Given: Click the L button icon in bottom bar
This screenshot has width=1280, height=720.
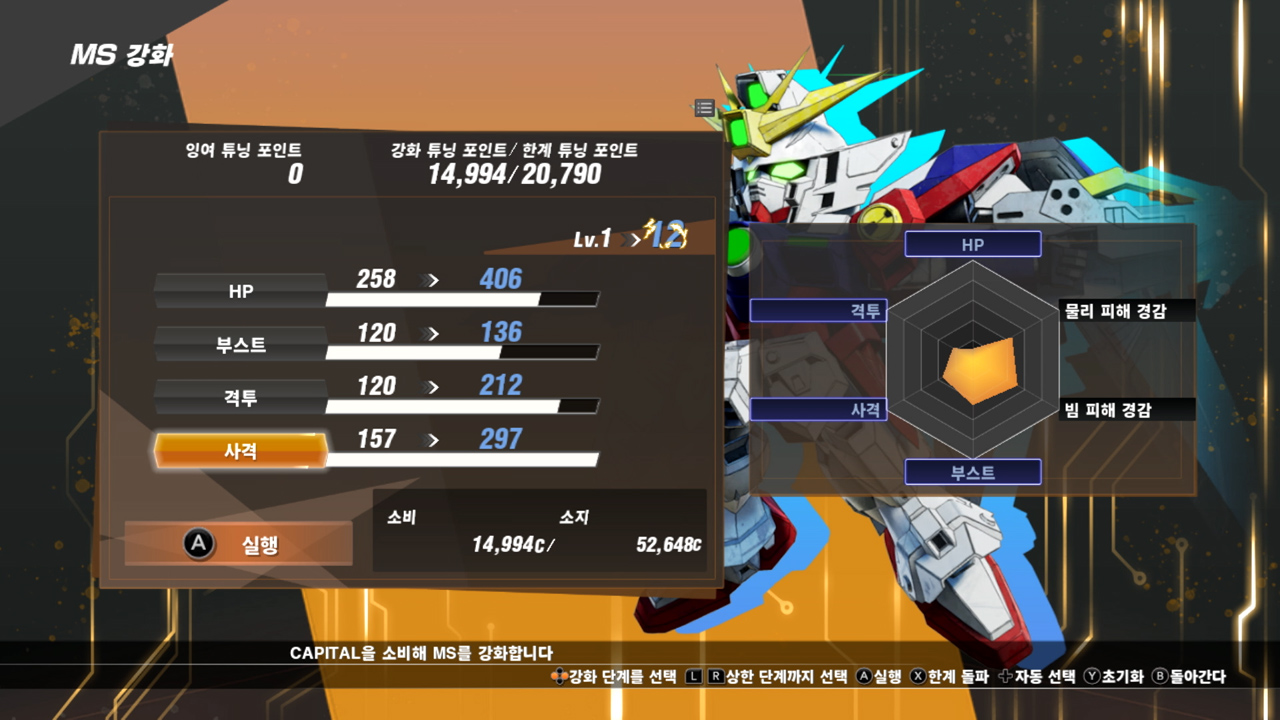Looking at the screenshot, I should [x=693, y=675].
